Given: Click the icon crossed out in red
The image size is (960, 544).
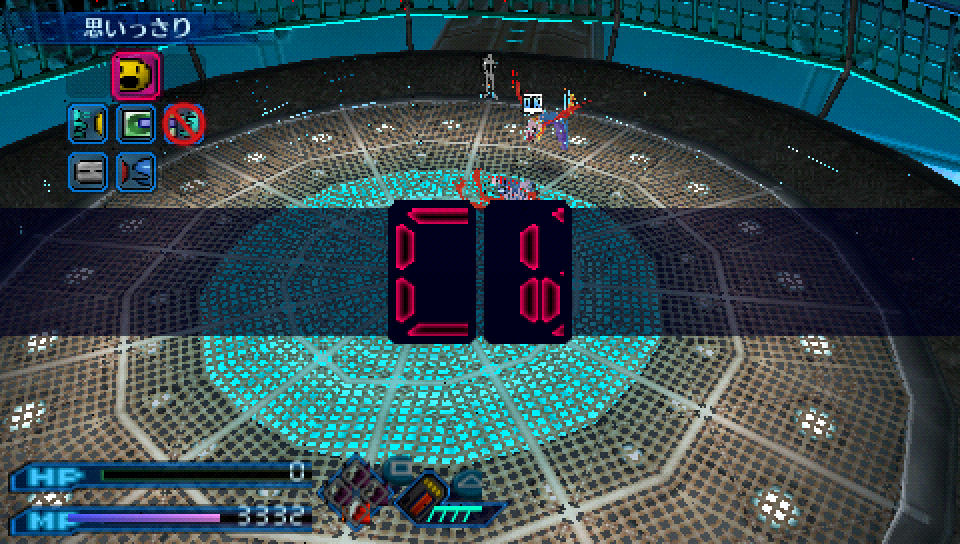Looking at the screenshot, I should (184, 124).
